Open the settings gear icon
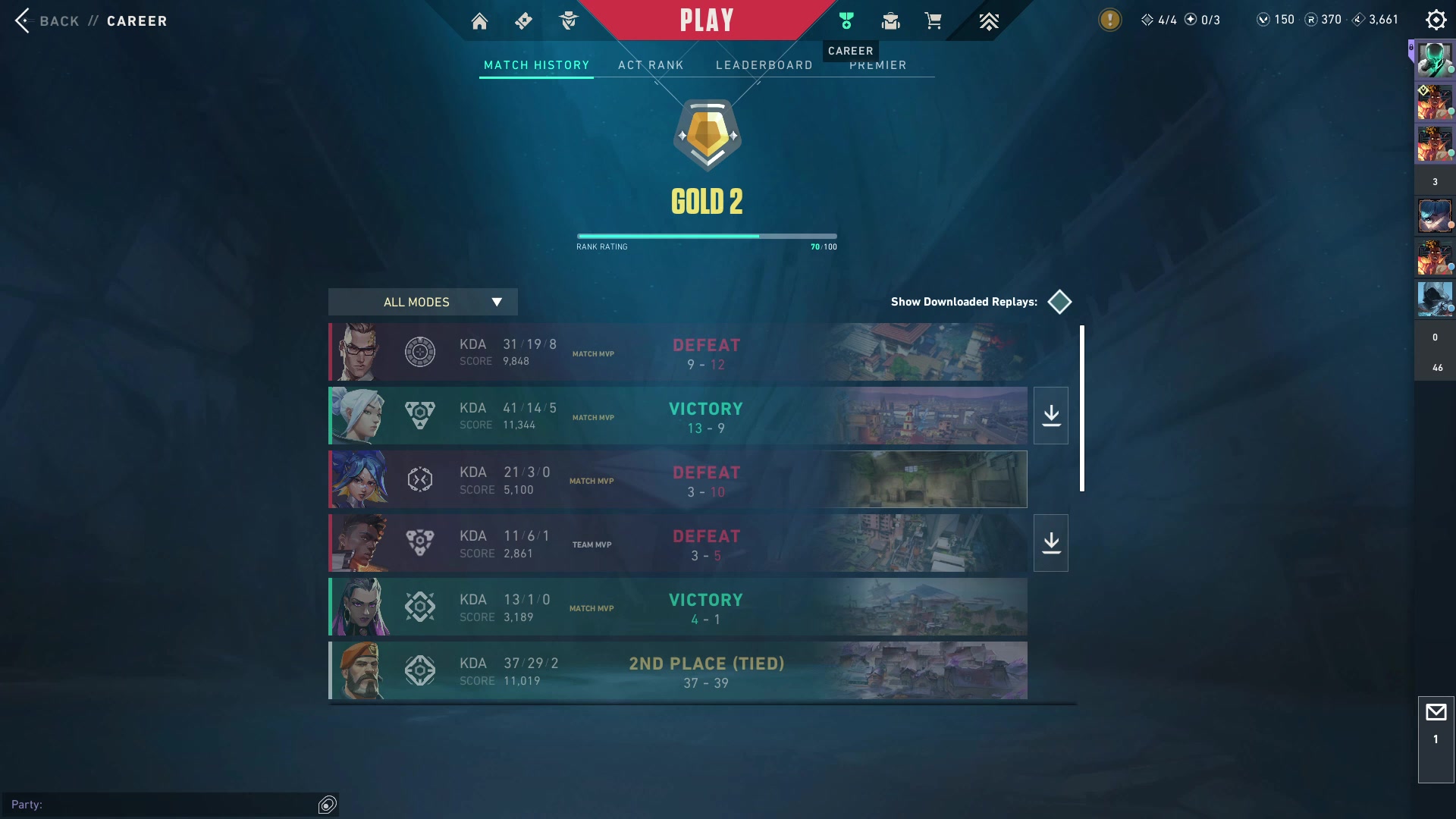Screen dimensions: 1456x819 click(1436, 20)
